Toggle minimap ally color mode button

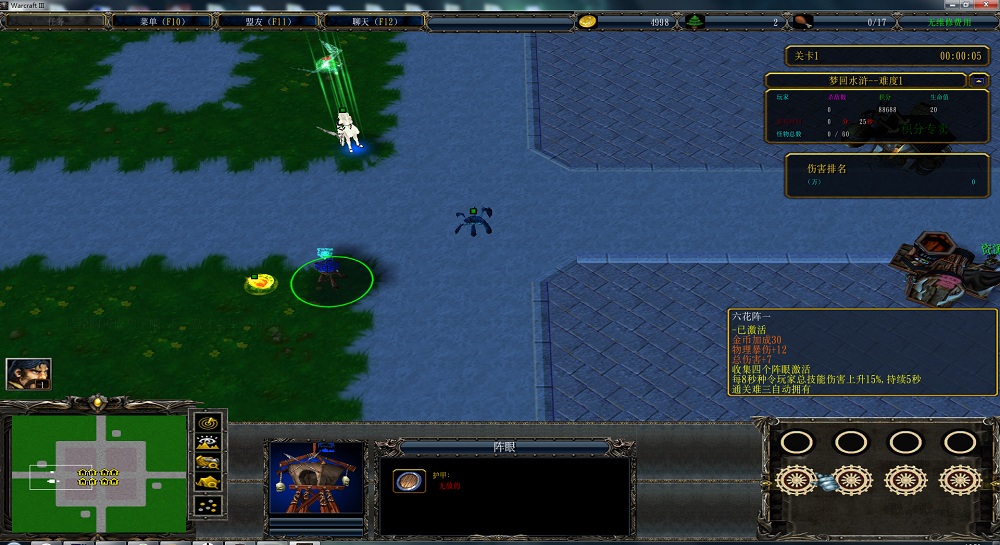point(207,463)
